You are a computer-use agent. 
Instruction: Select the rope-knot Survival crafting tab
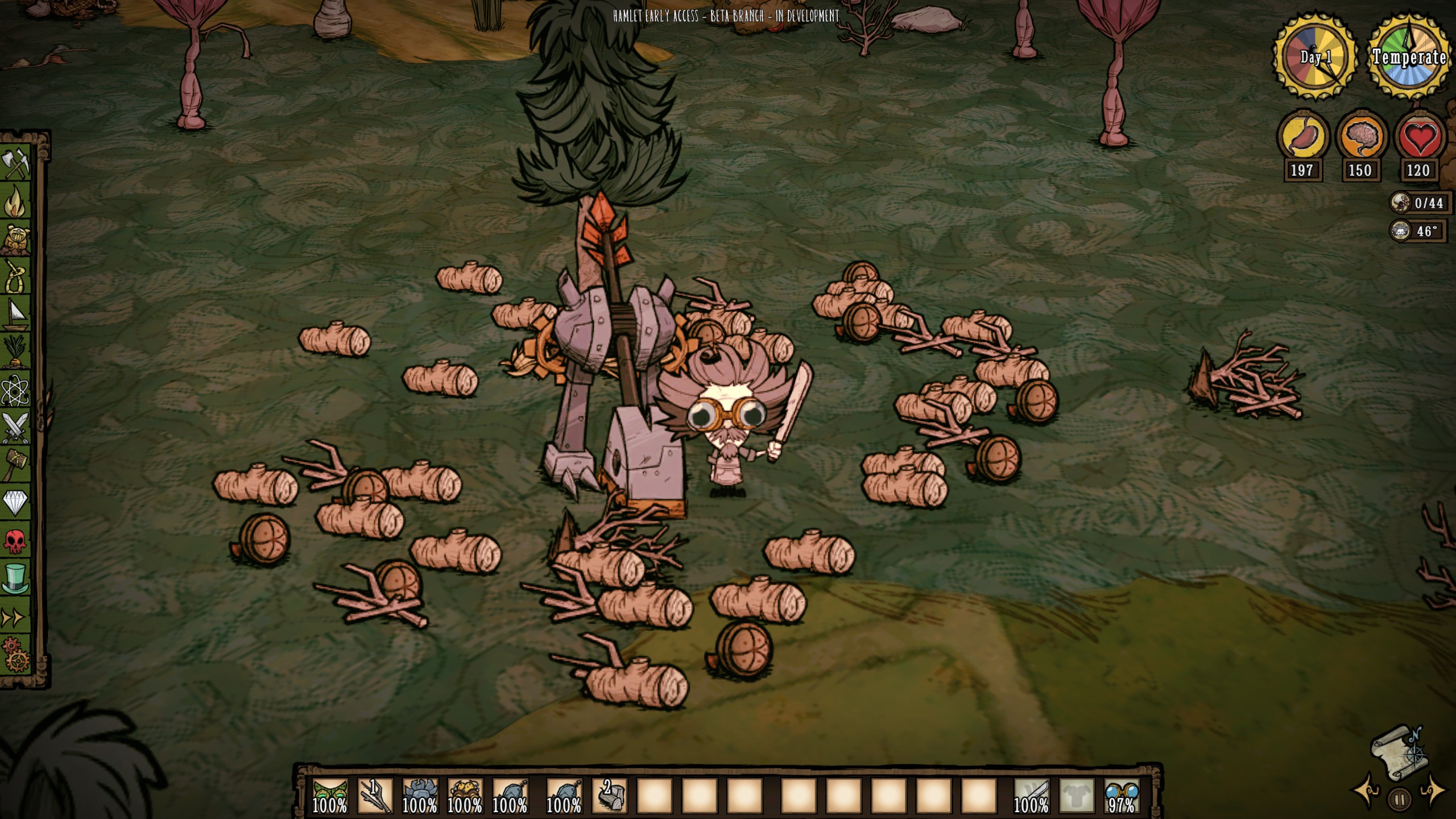(x=16, y=277)
